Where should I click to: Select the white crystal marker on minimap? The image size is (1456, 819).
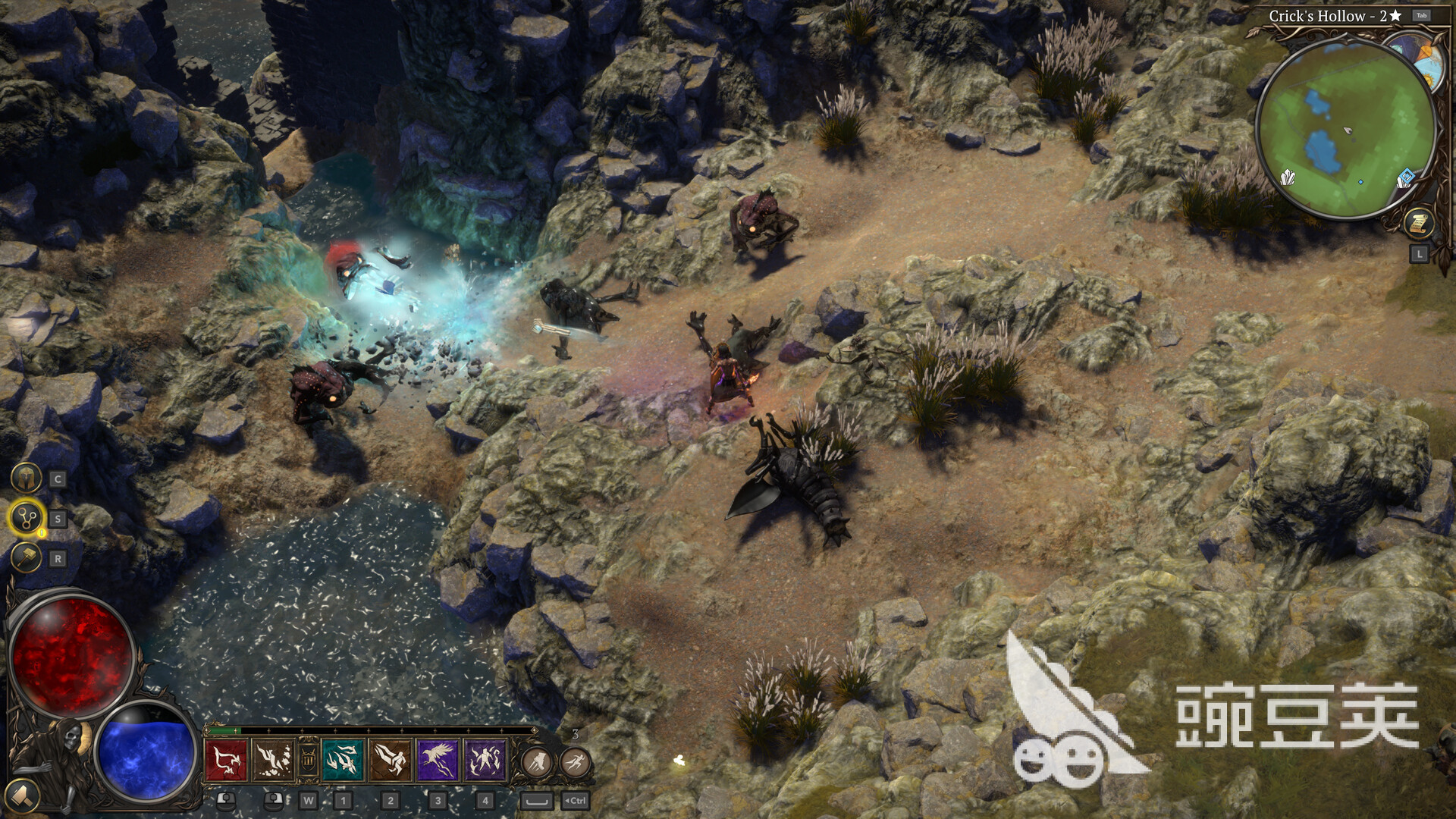pyautogui.click(x=1288, y=178)
